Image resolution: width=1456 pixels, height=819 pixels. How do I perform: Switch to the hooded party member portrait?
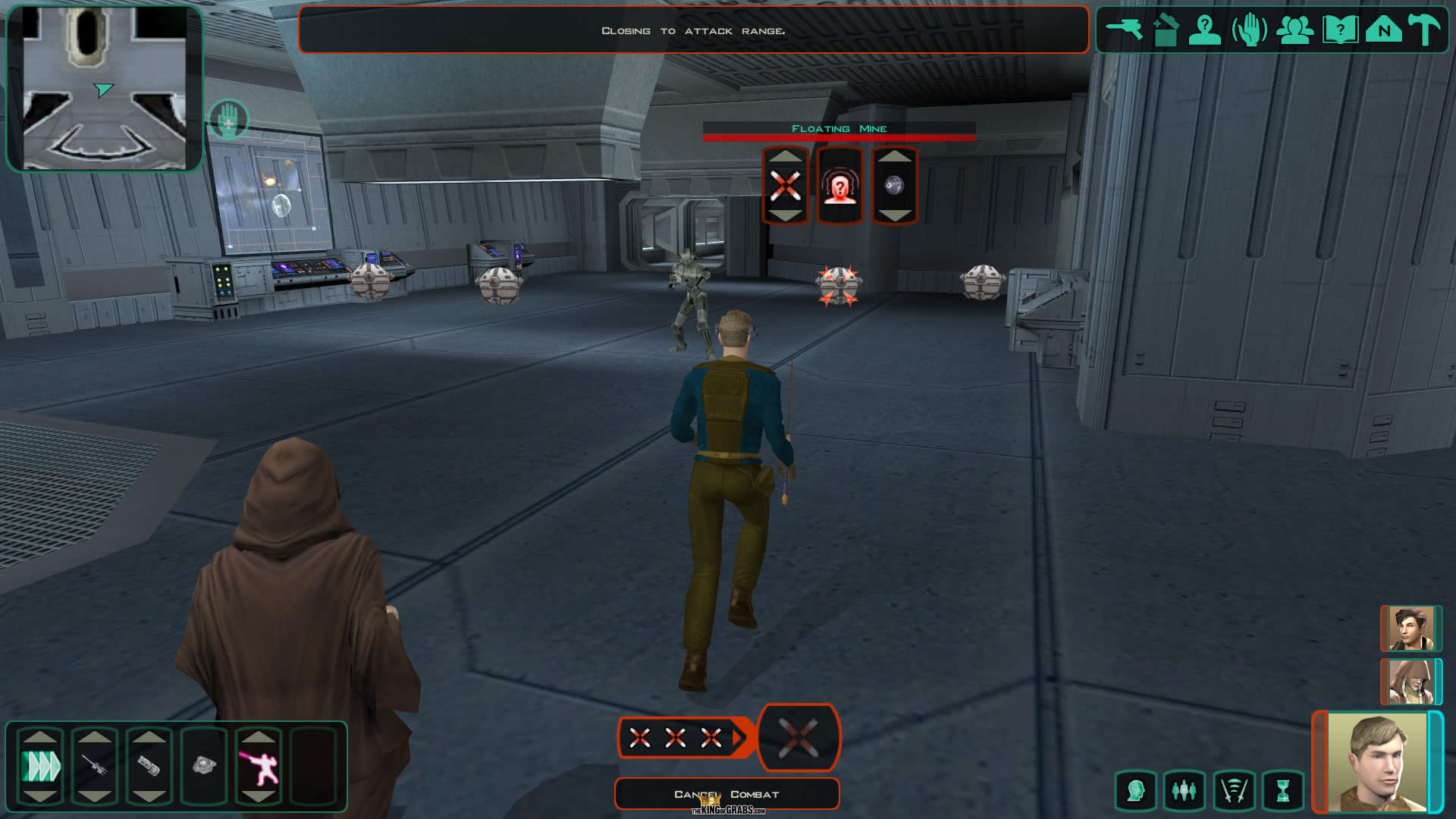coord(1410,681)
